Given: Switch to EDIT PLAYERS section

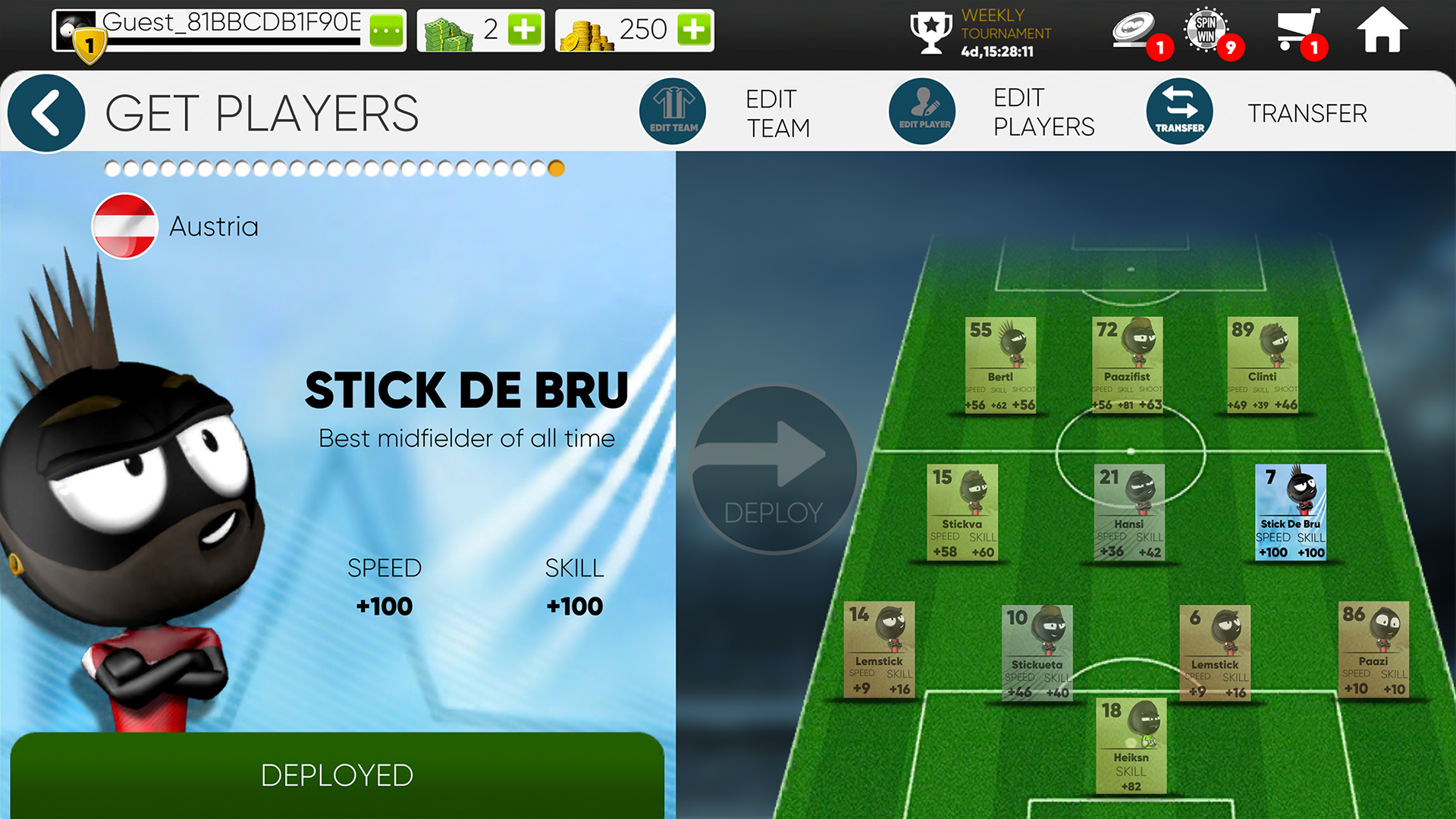Looking at the screenshot, I should (x=1043, y=112).
